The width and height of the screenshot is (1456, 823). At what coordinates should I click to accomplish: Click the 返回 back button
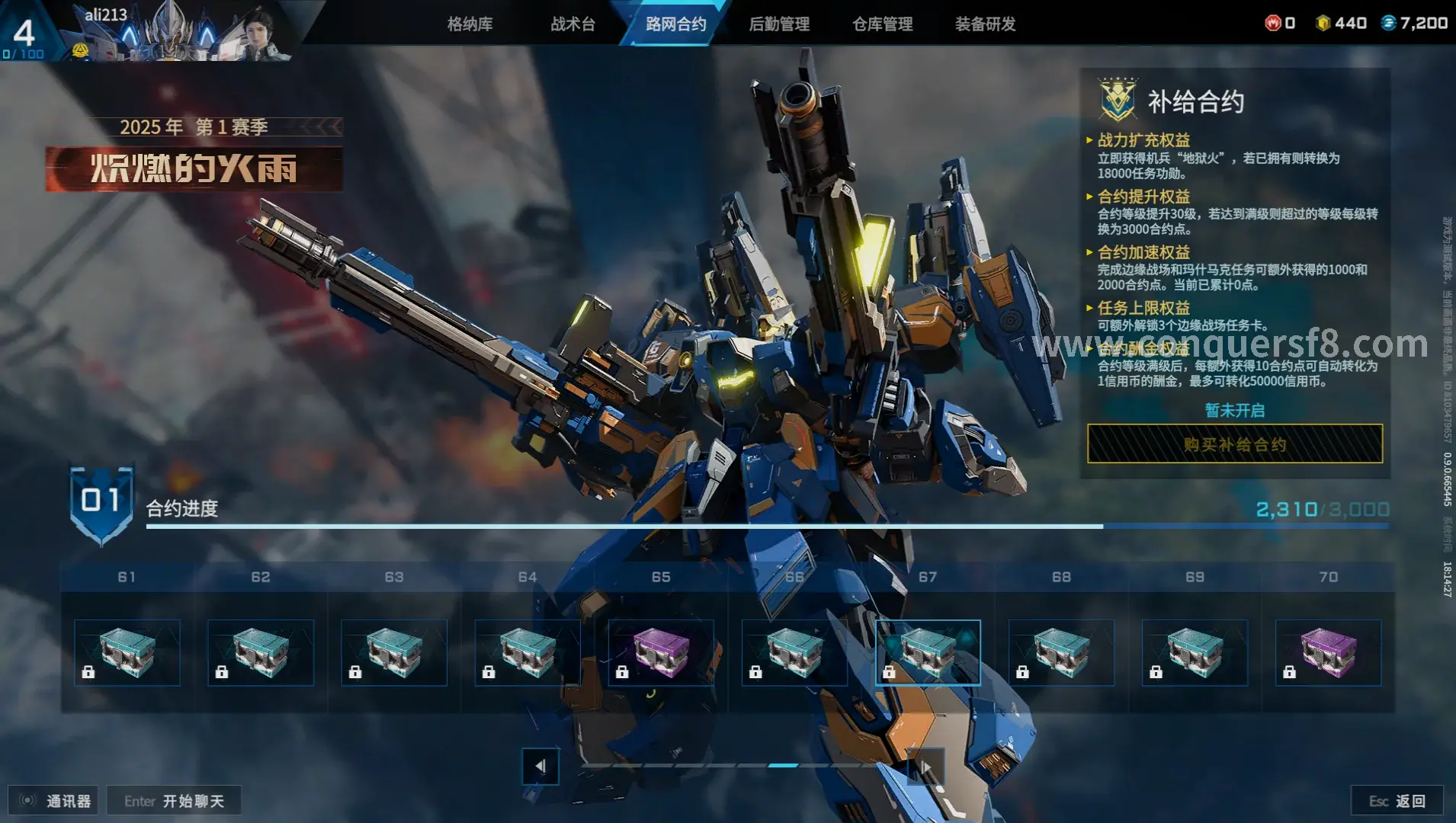point(1397,801)
